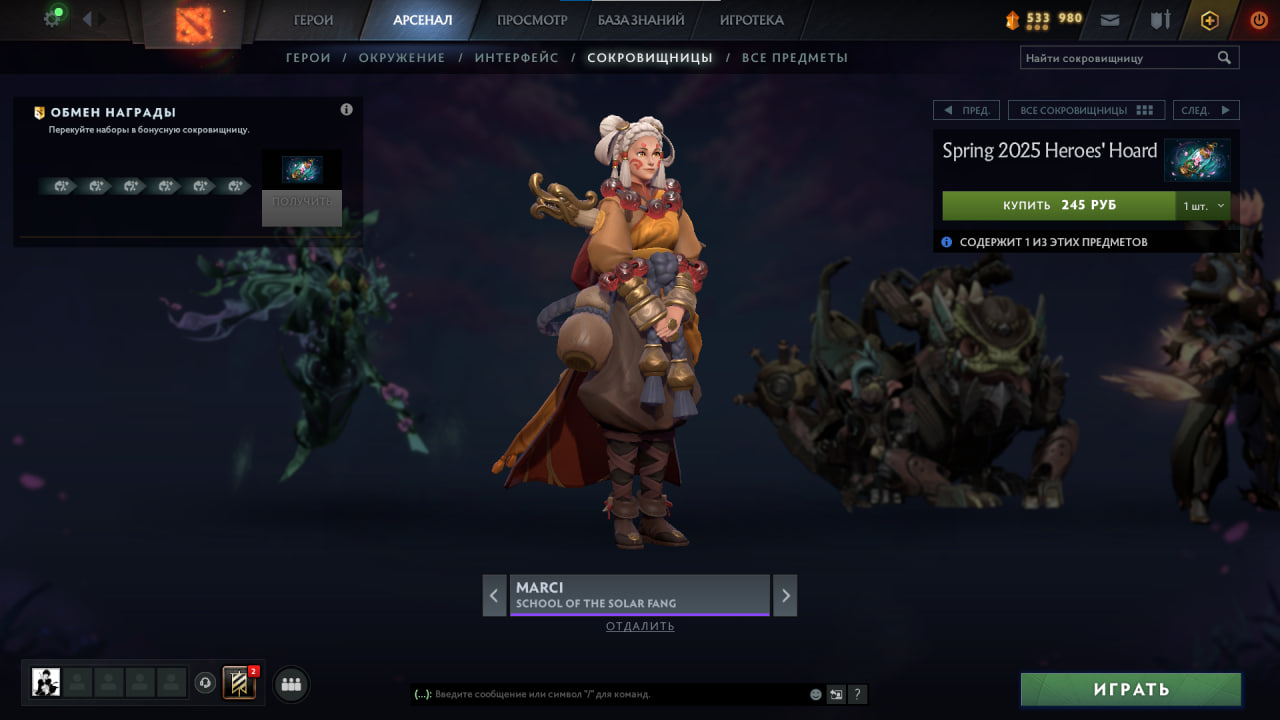The image size is (1280, 720).
Task: Open the Dota 2 home logo
Action: pos(193,24)
